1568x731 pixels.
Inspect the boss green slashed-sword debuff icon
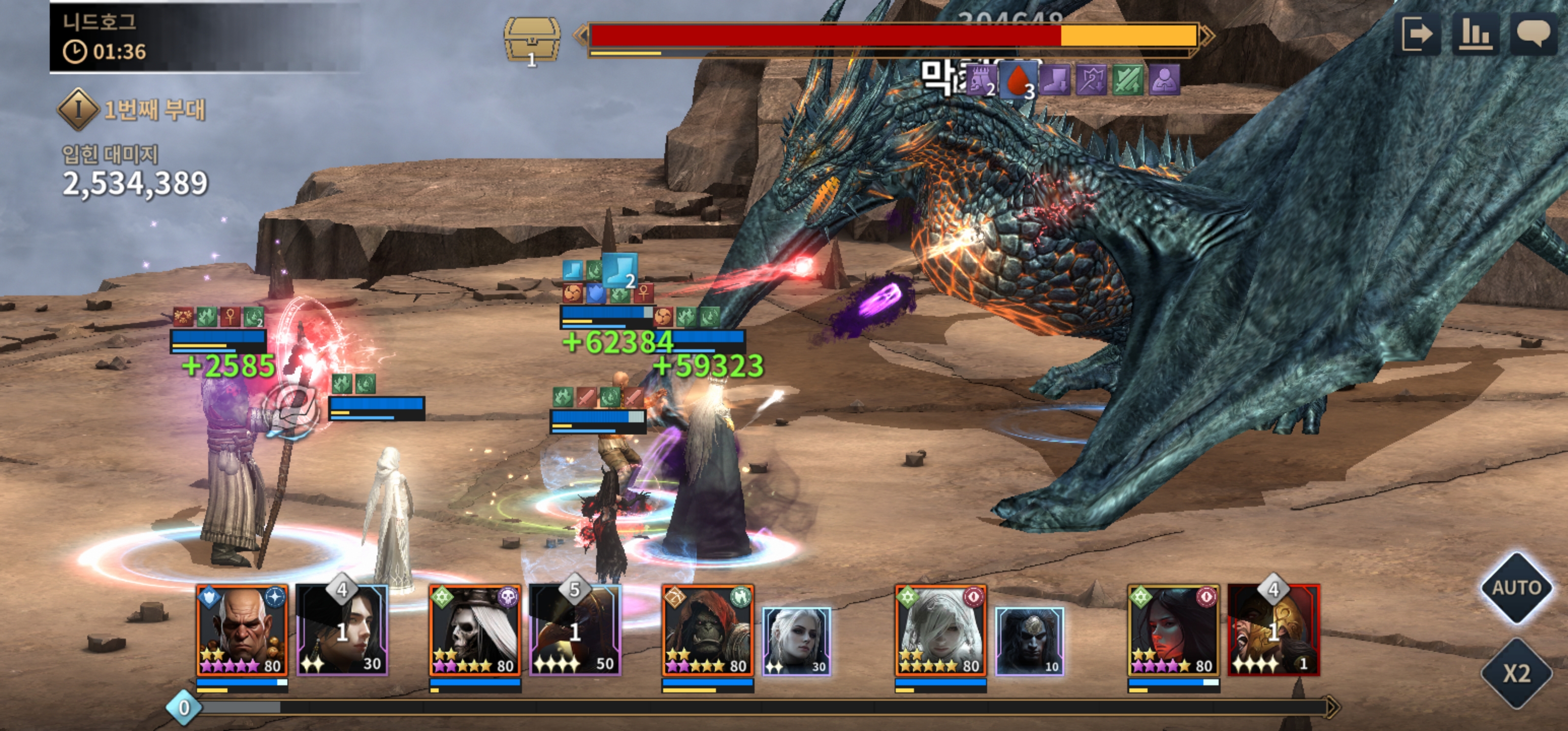point(1127,80)
